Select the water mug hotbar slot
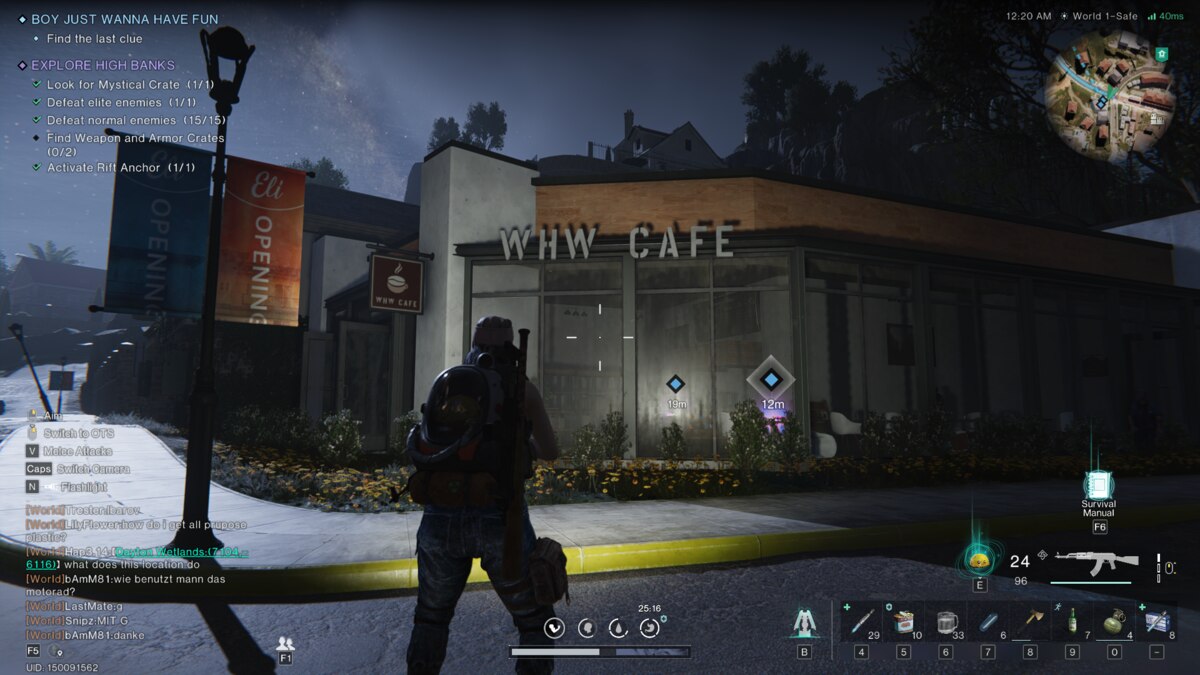The image size is (1200, 675). coord(945,622)
